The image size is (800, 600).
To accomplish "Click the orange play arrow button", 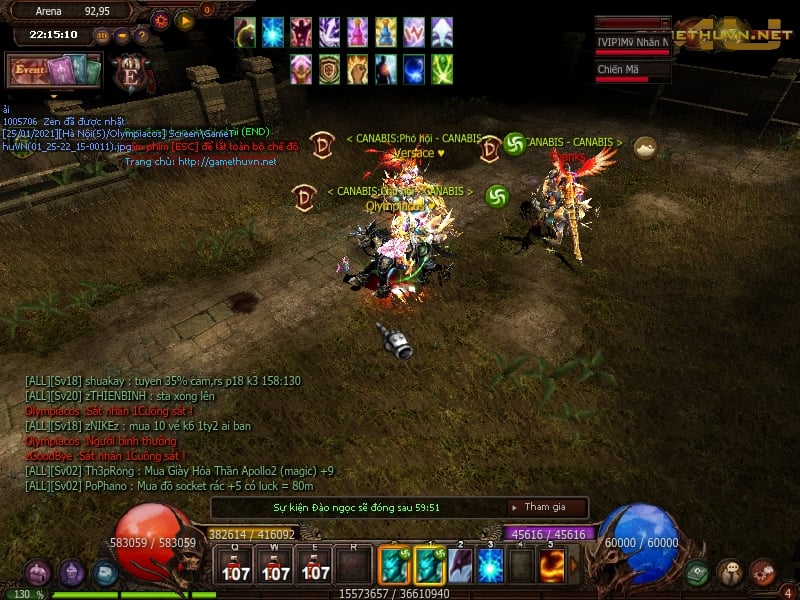I will tap(184, 20).
